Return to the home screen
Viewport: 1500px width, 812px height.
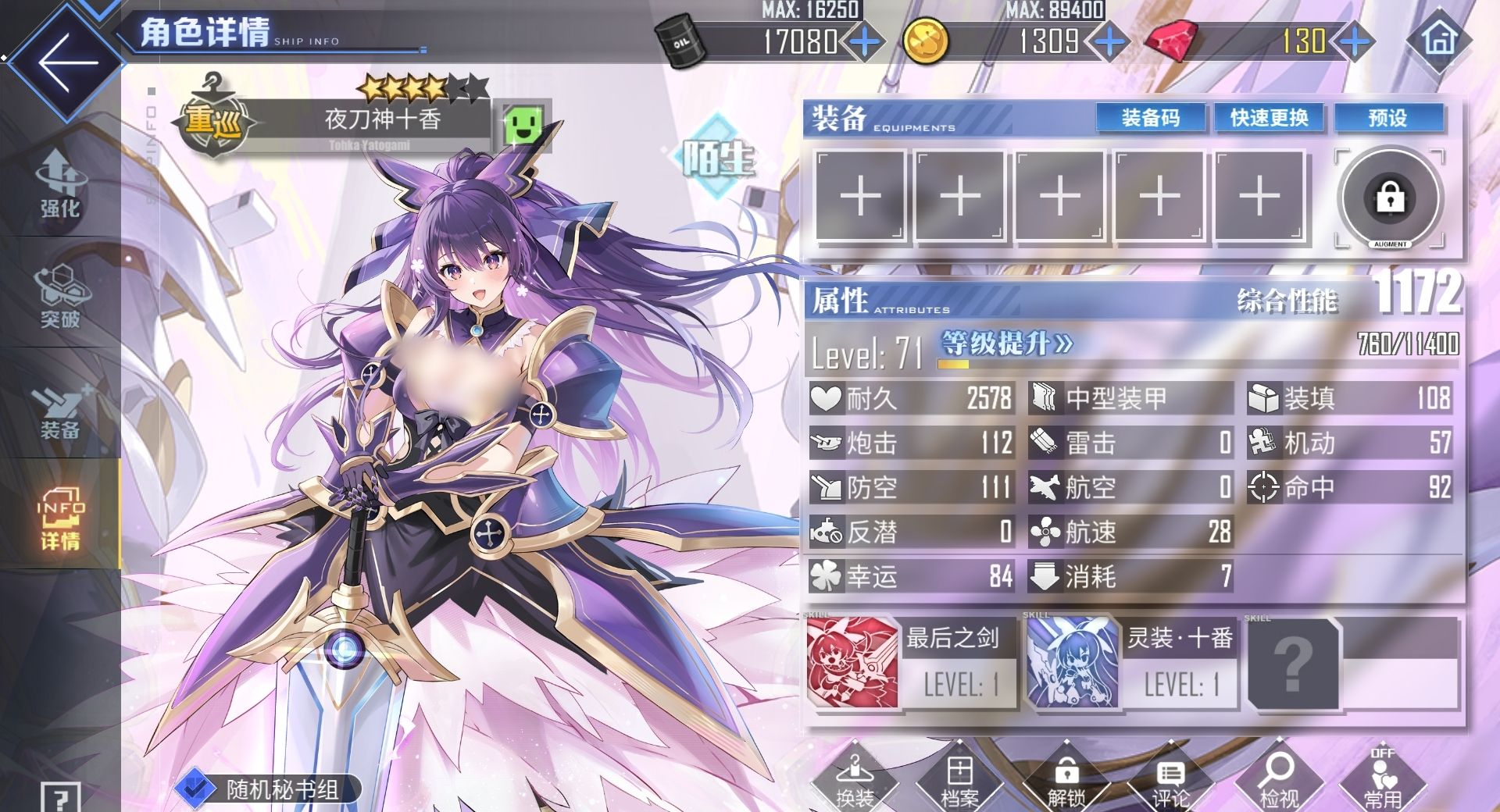[1440, 39]
